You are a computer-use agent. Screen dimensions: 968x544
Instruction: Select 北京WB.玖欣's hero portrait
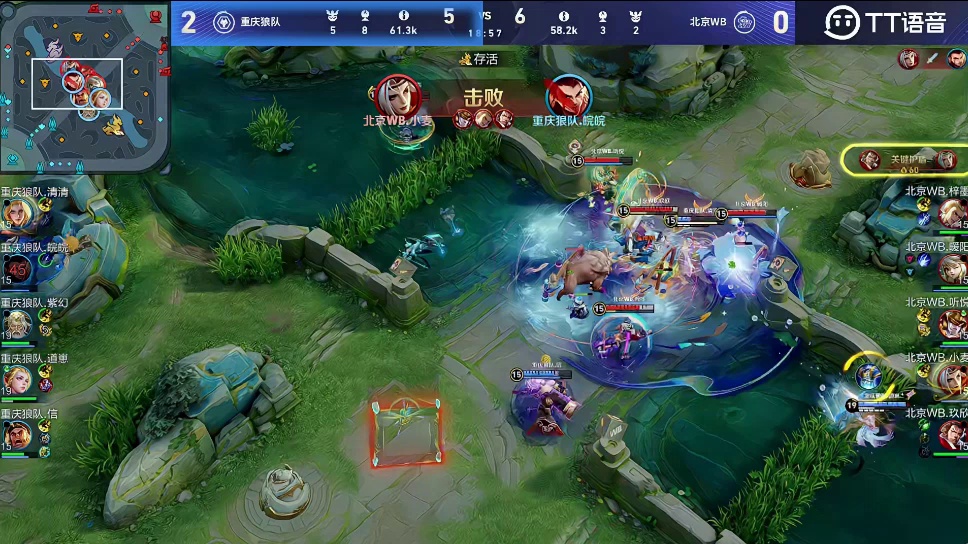tap(952, 434)
